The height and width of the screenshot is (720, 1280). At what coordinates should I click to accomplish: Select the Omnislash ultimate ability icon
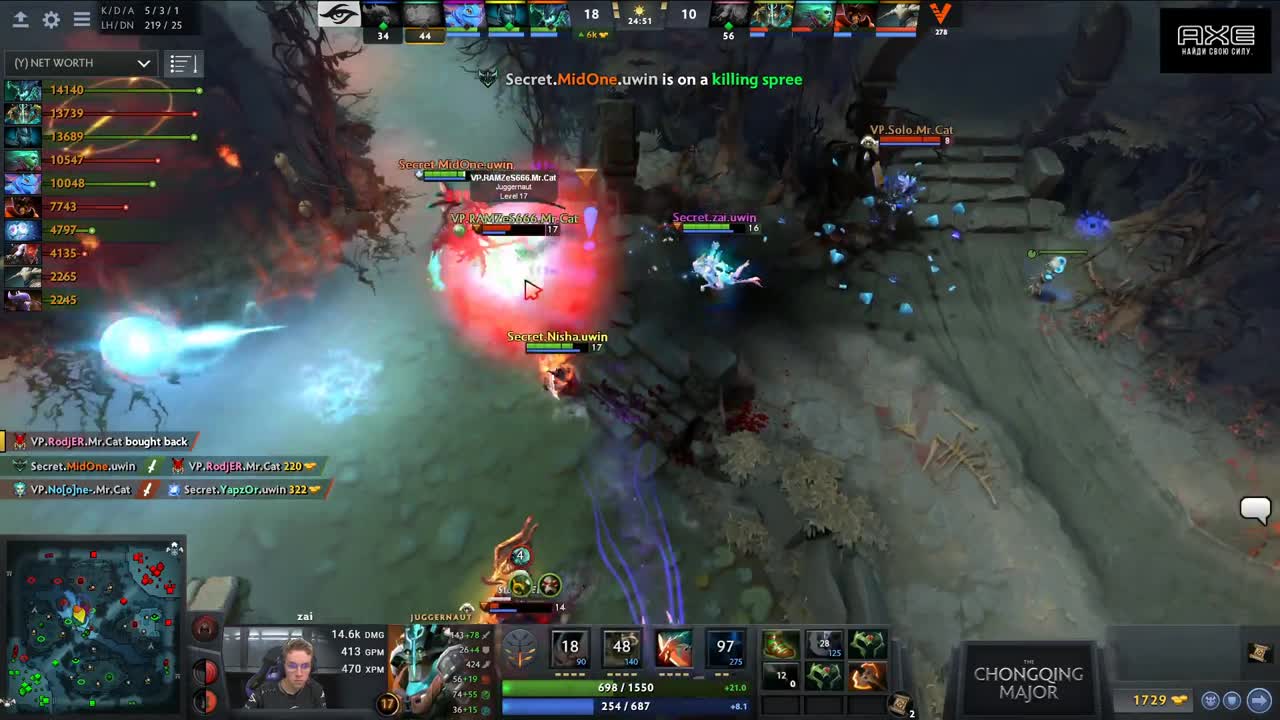(723, 647)
